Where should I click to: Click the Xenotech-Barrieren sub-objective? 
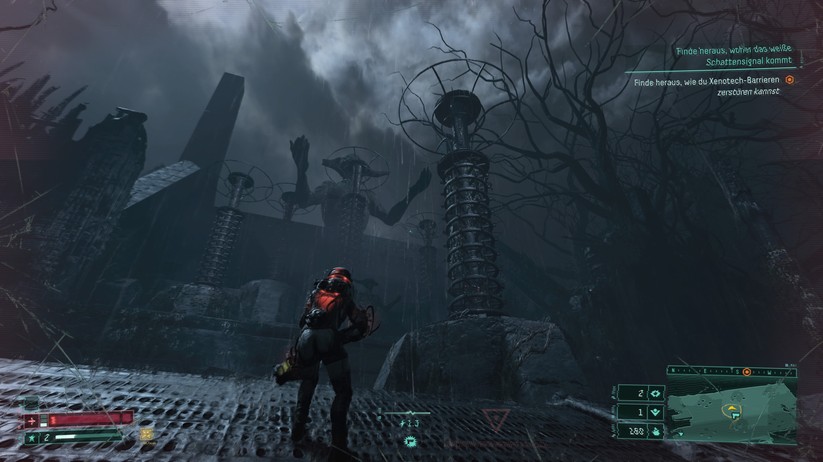(x=707, y=86)
